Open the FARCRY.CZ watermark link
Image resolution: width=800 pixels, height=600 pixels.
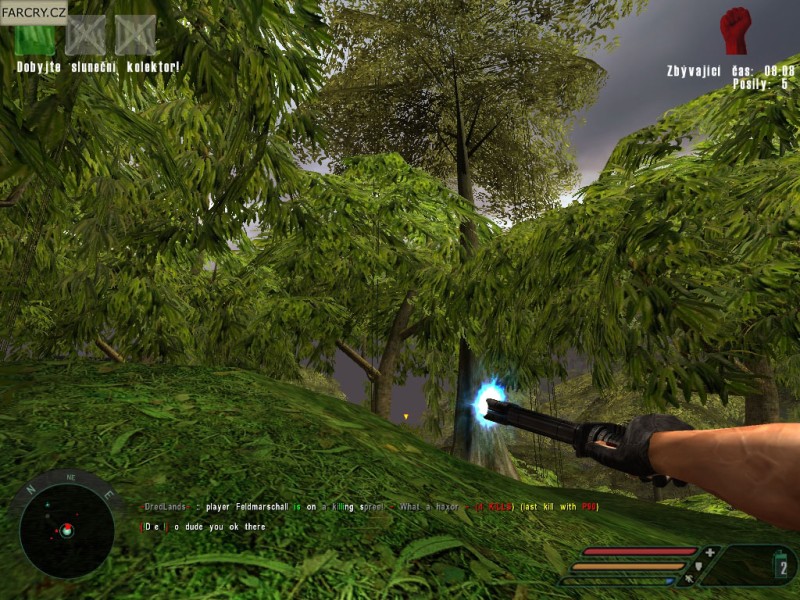coord(33,11)
